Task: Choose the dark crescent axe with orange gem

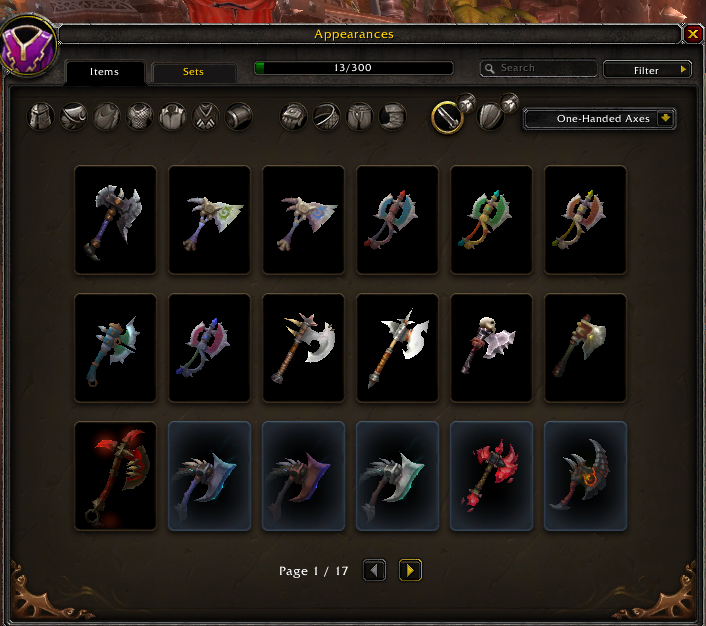Action: click(585, 476)
